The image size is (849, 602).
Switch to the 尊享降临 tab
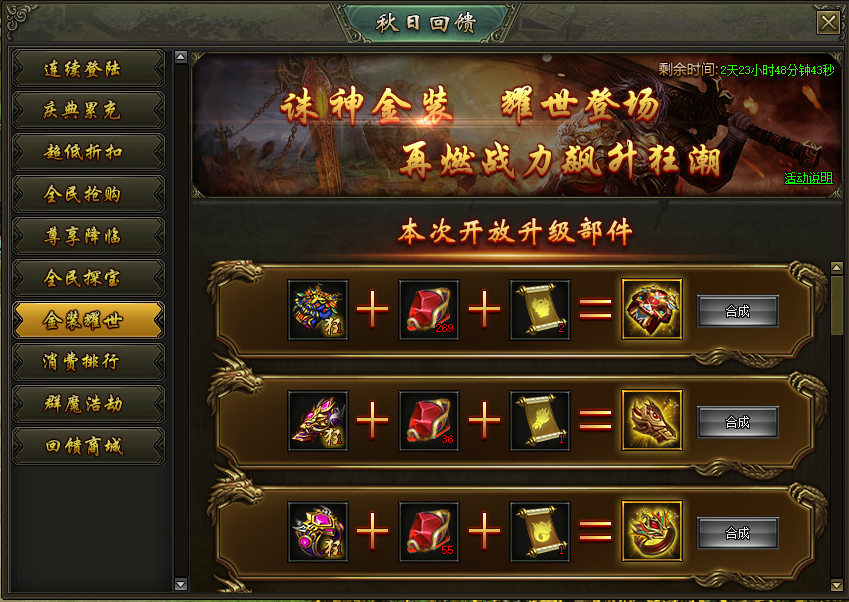[87, 237]
